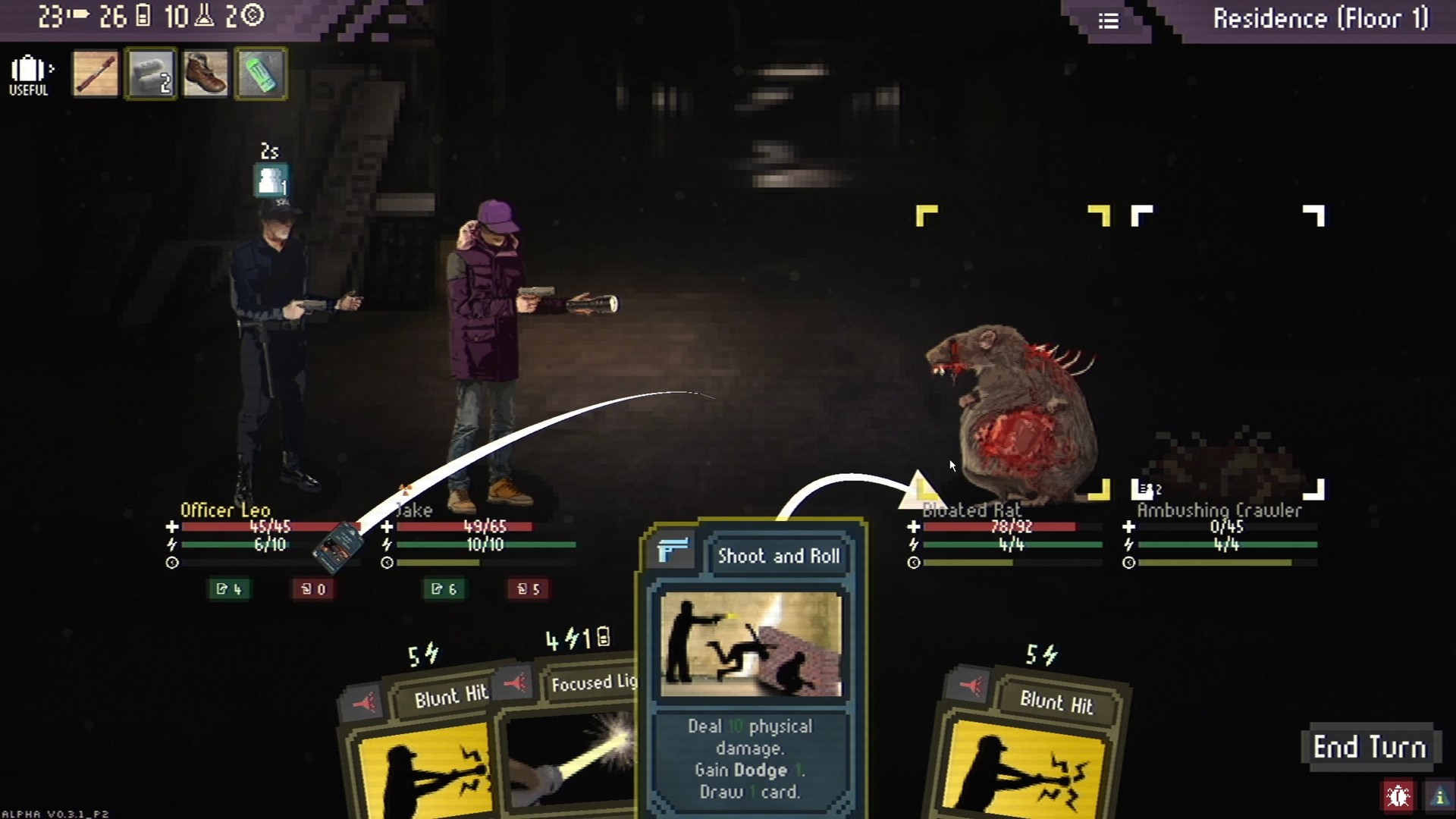End the current turn

1369,747
